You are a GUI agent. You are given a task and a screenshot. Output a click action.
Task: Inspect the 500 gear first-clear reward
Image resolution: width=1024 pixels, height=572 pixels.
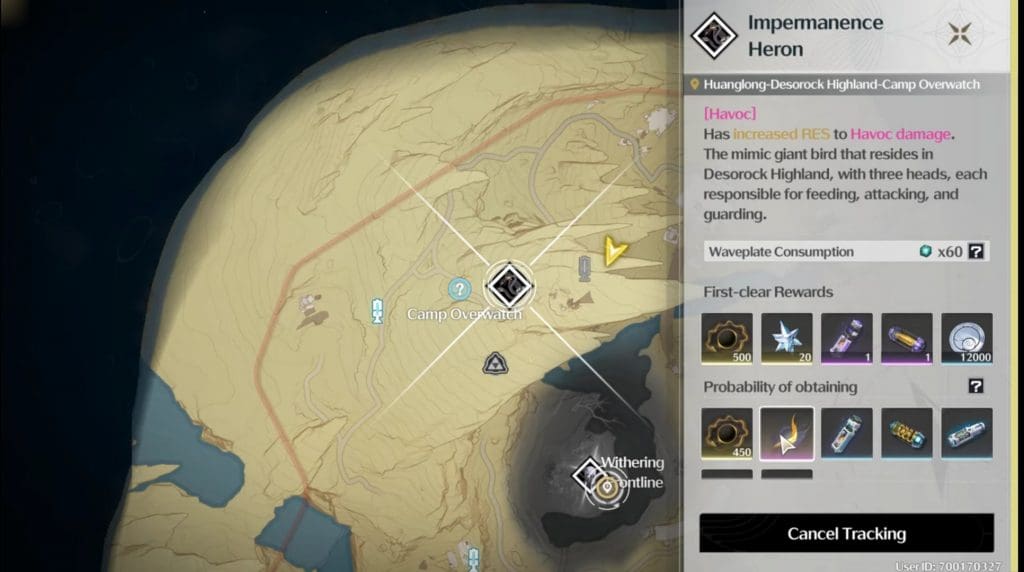tap(727, 339)
